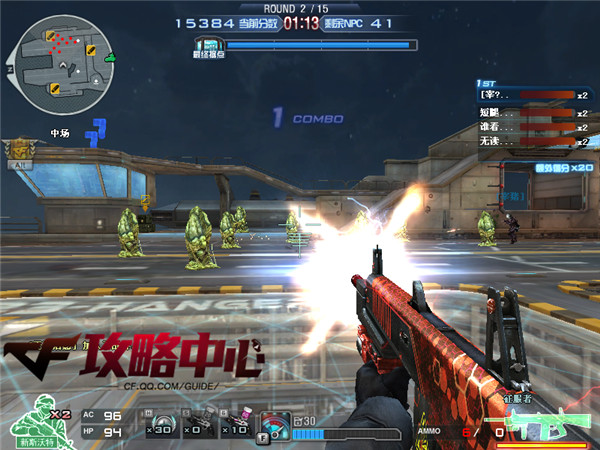Click the final boss icon under the score
Screen dimensions: 600x450
point(207,45)
